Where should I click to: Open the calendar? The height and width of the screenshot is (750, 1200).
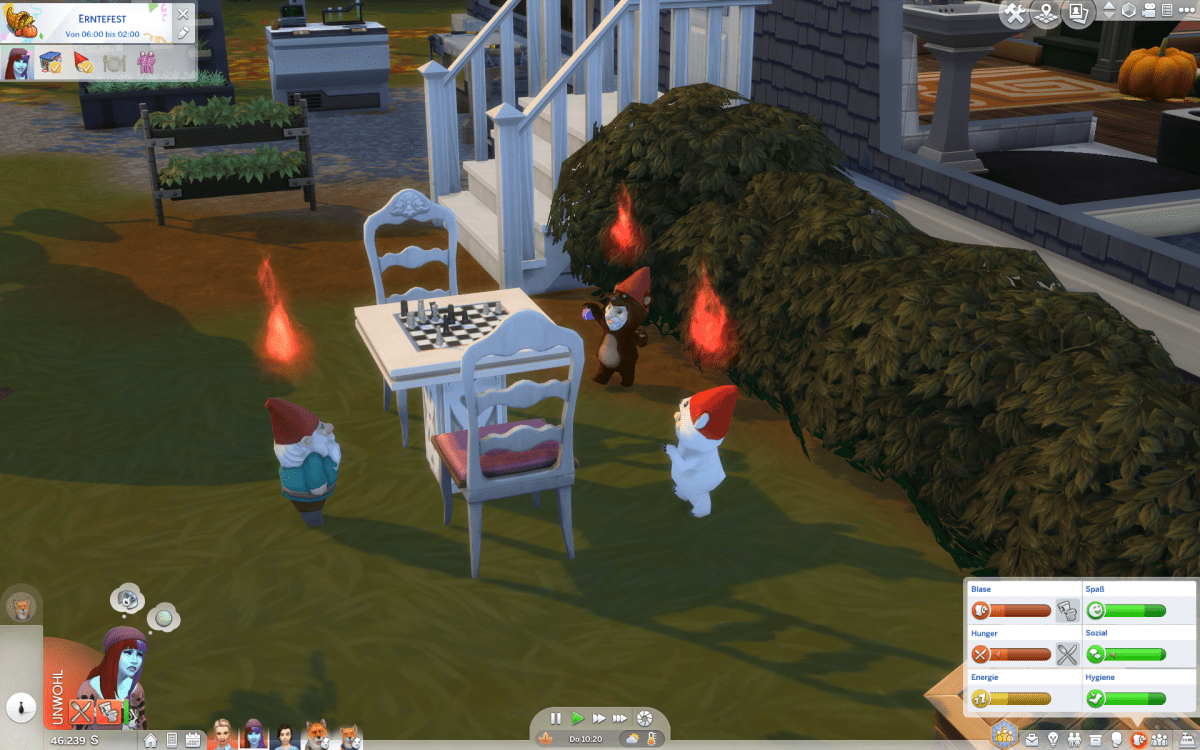pos(192,741)
